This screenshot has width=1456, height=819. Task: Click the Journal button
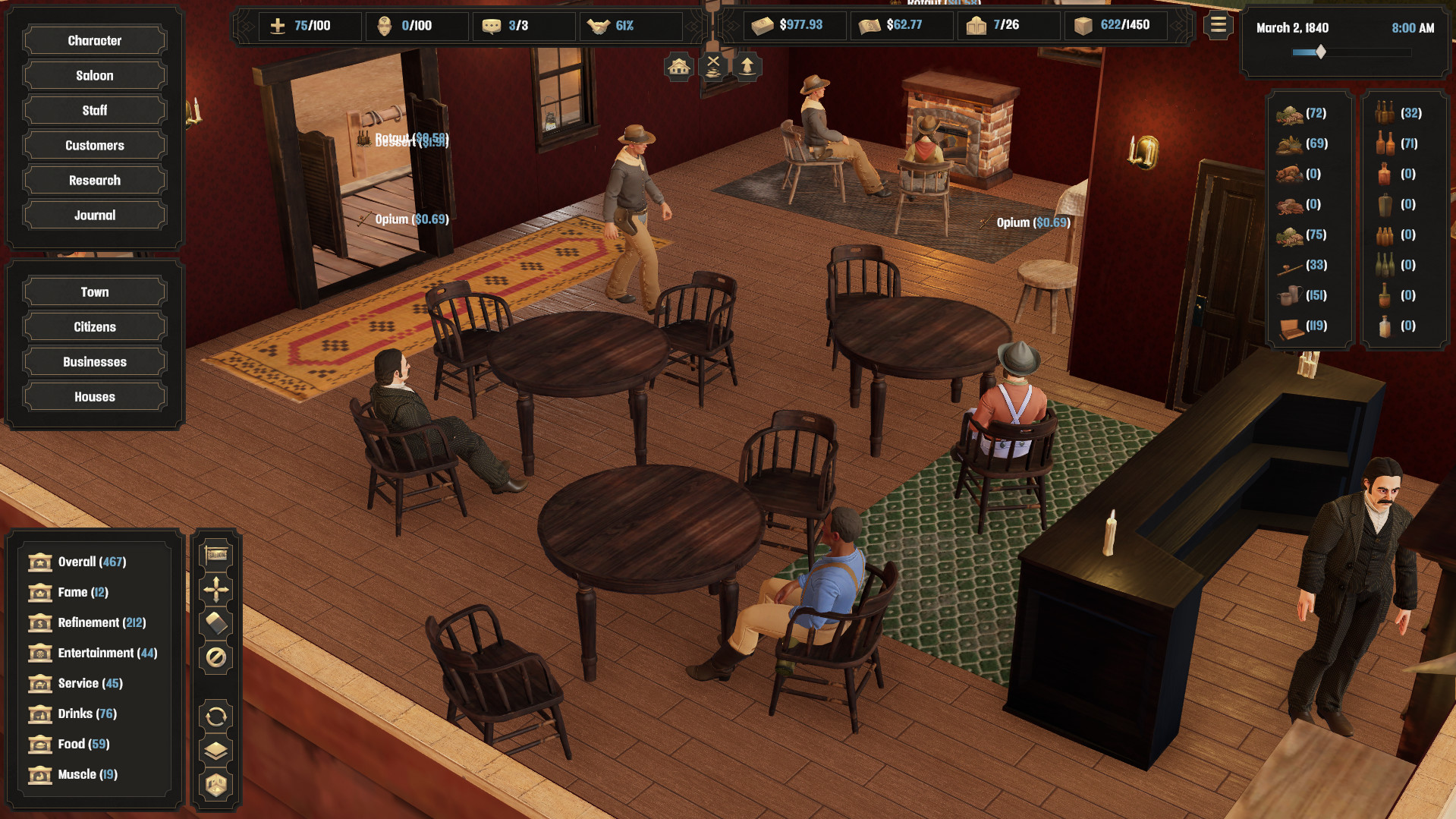(93, 215)
